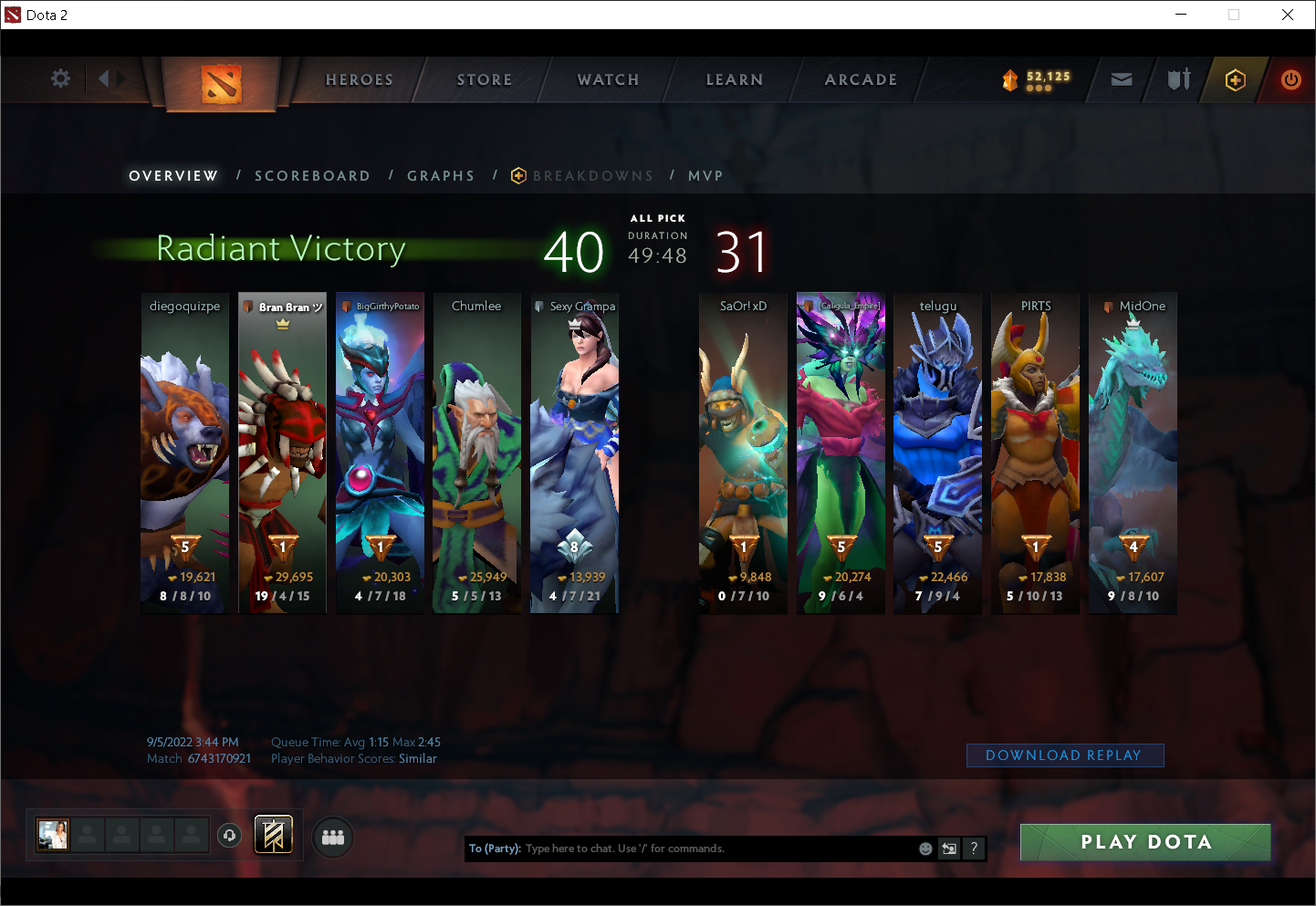Open the Dota Plus hexagon icon

(1234, 80)
